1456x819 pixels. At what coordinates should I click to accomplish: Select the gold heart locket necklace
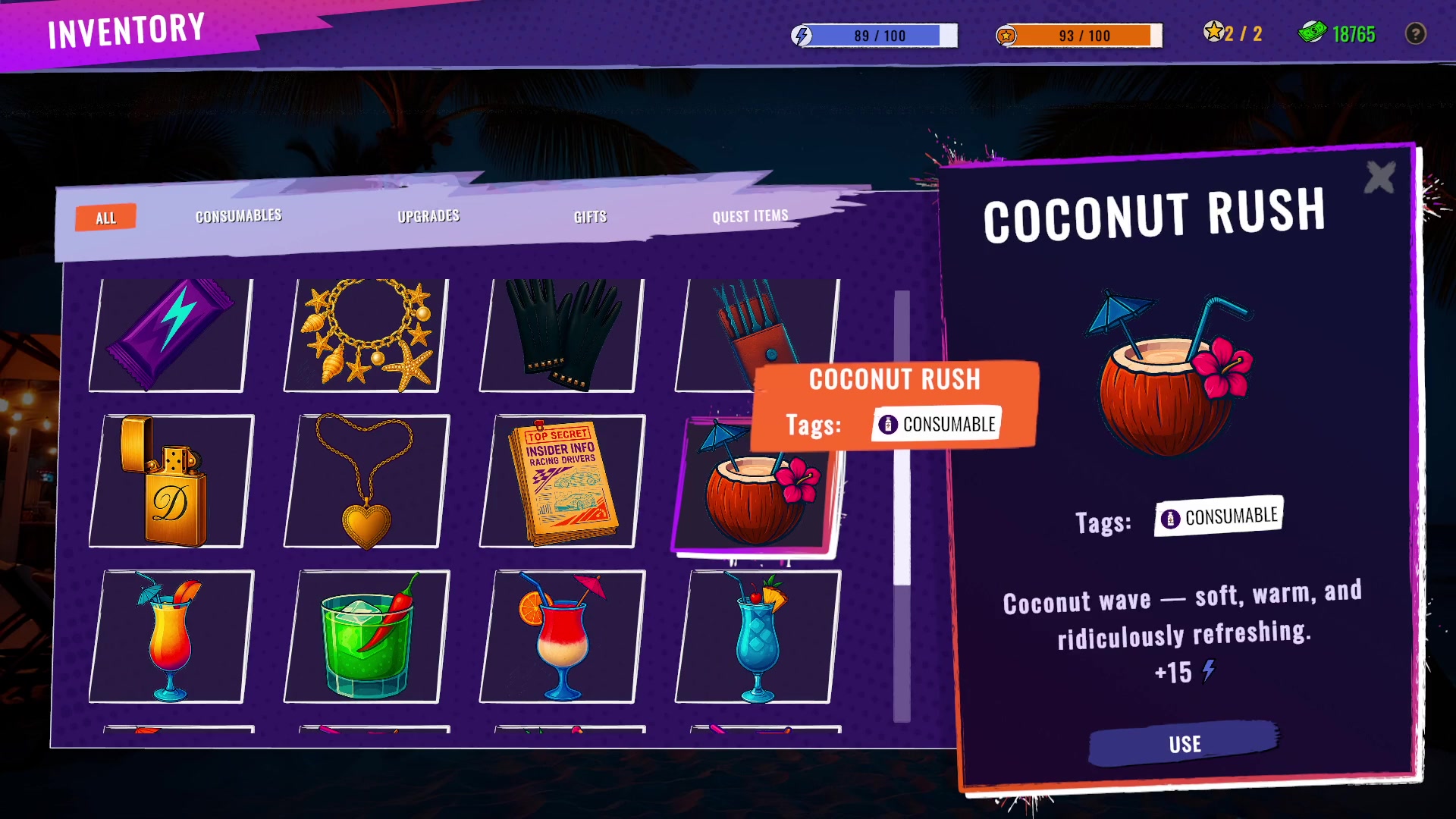(x=366, y=482)
